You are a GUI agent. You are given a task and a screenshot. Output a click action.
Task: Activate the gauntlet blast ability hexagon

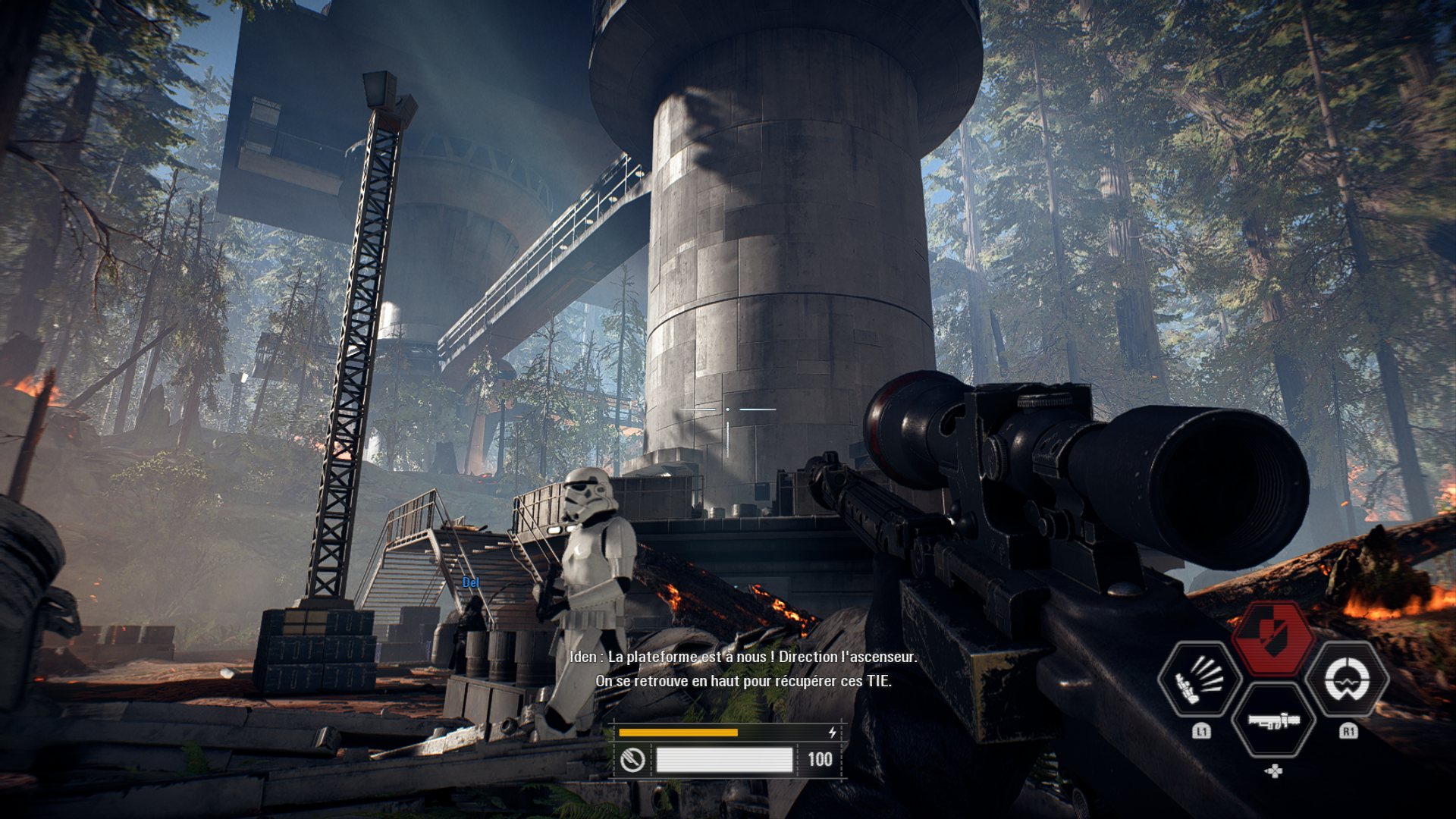(x=1200, y=679)
